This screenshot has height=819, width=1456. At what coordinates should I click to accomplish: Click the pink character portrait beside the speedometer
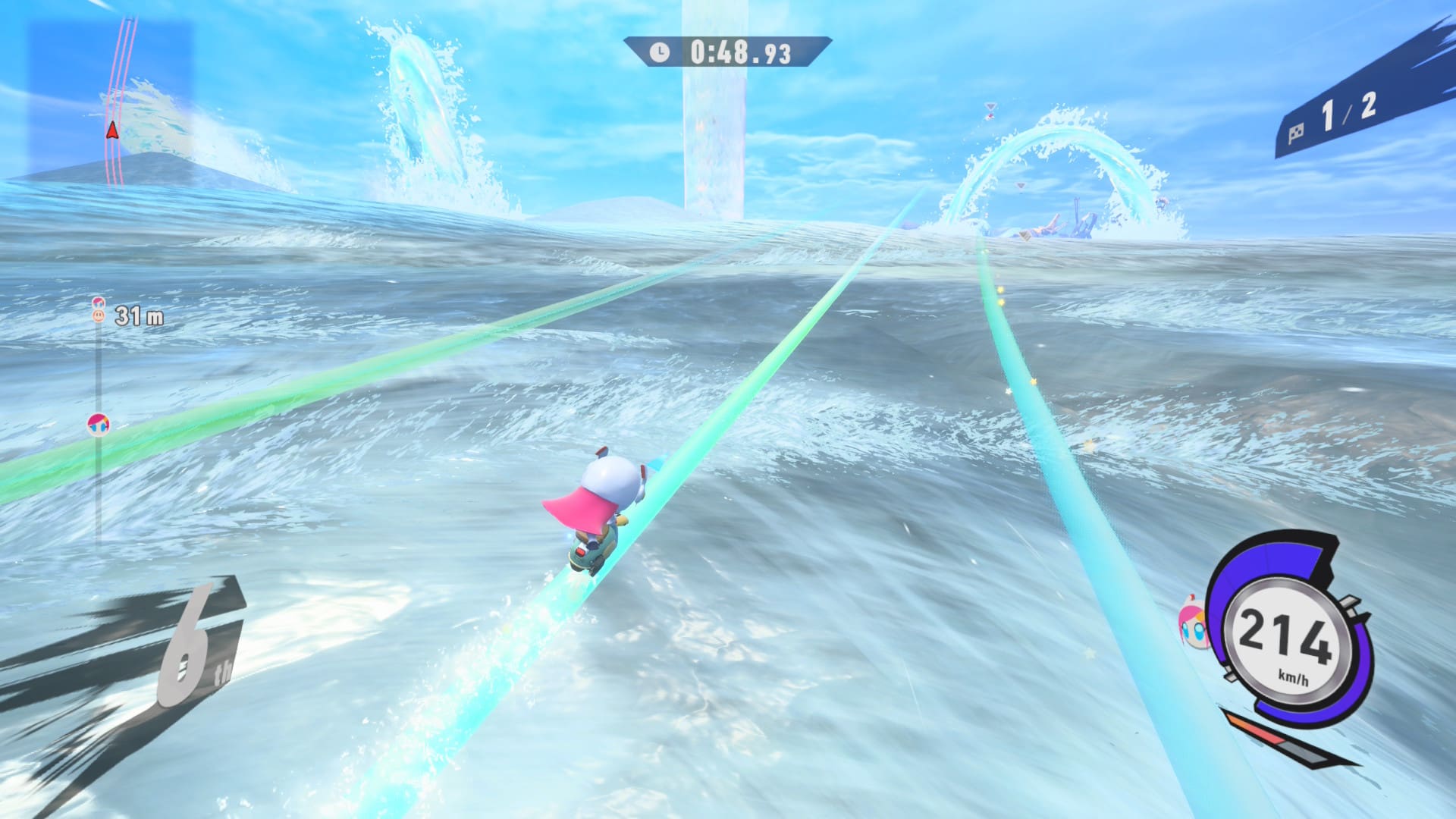(1193, 622)
